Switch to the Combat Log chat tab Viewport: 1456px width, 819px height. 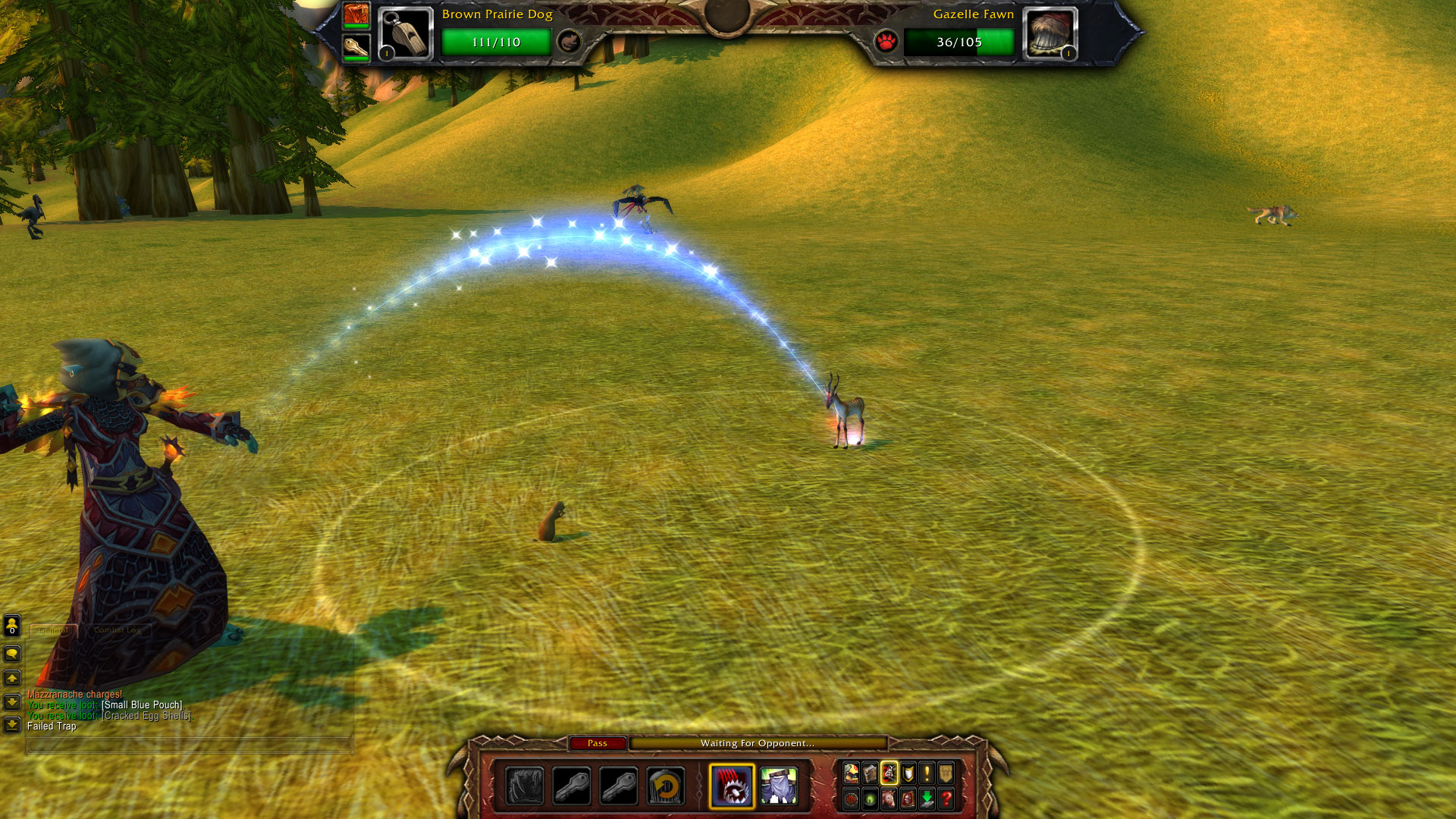(118, 630)
